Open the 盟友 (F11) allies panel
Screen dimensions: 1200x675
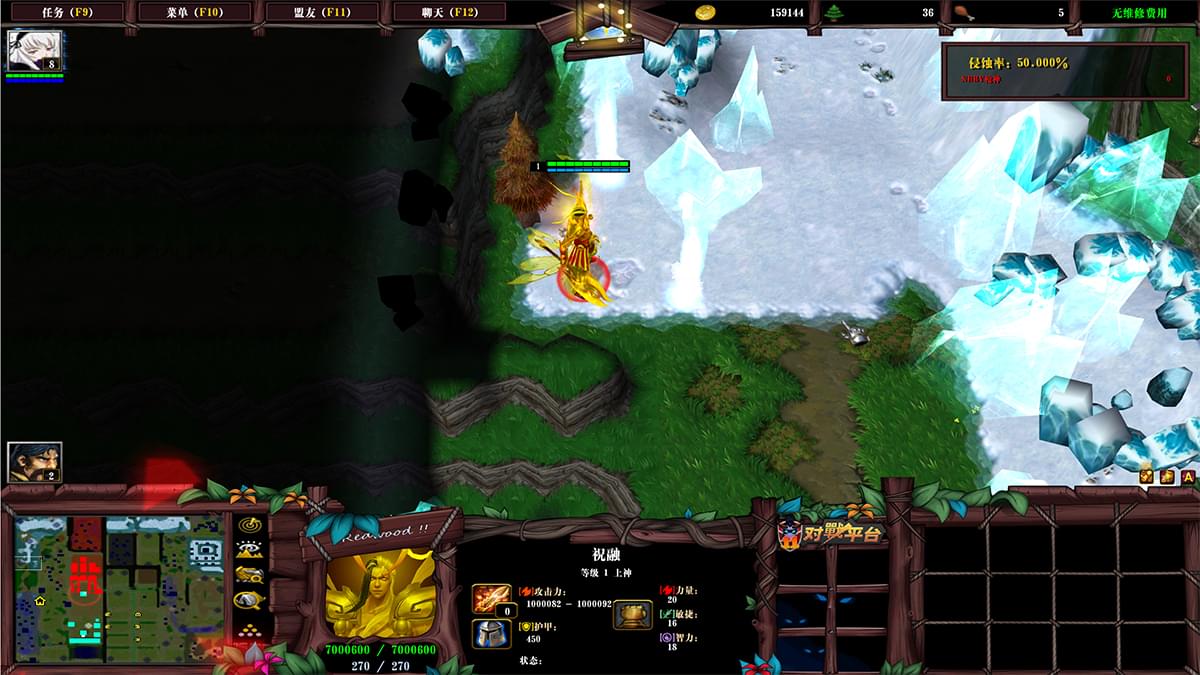tap(322, 12)
